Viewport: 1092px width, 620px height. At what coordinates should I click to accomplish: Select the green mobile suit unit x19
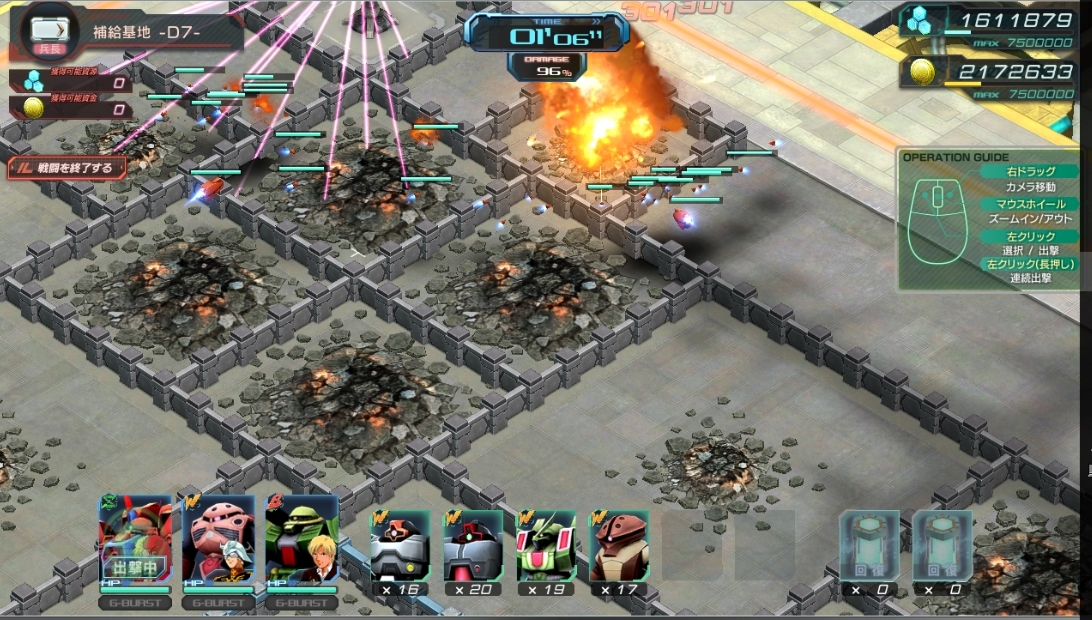tap(546, 546)
